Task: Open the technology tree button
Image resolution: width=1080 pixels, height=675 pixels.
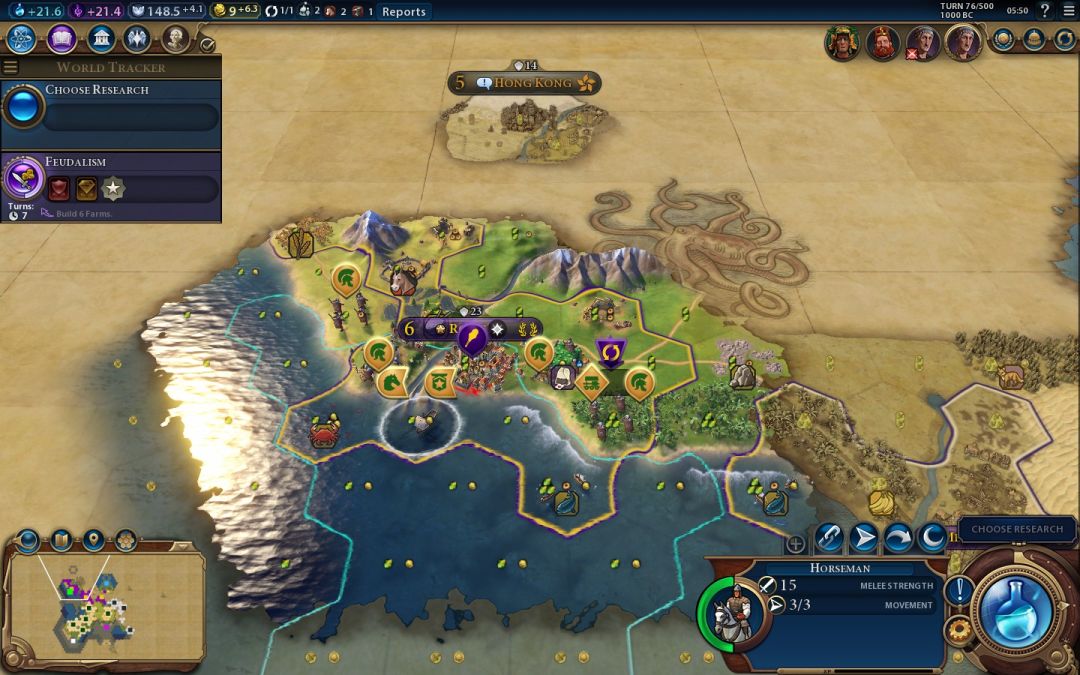Action: pos(21,39)
